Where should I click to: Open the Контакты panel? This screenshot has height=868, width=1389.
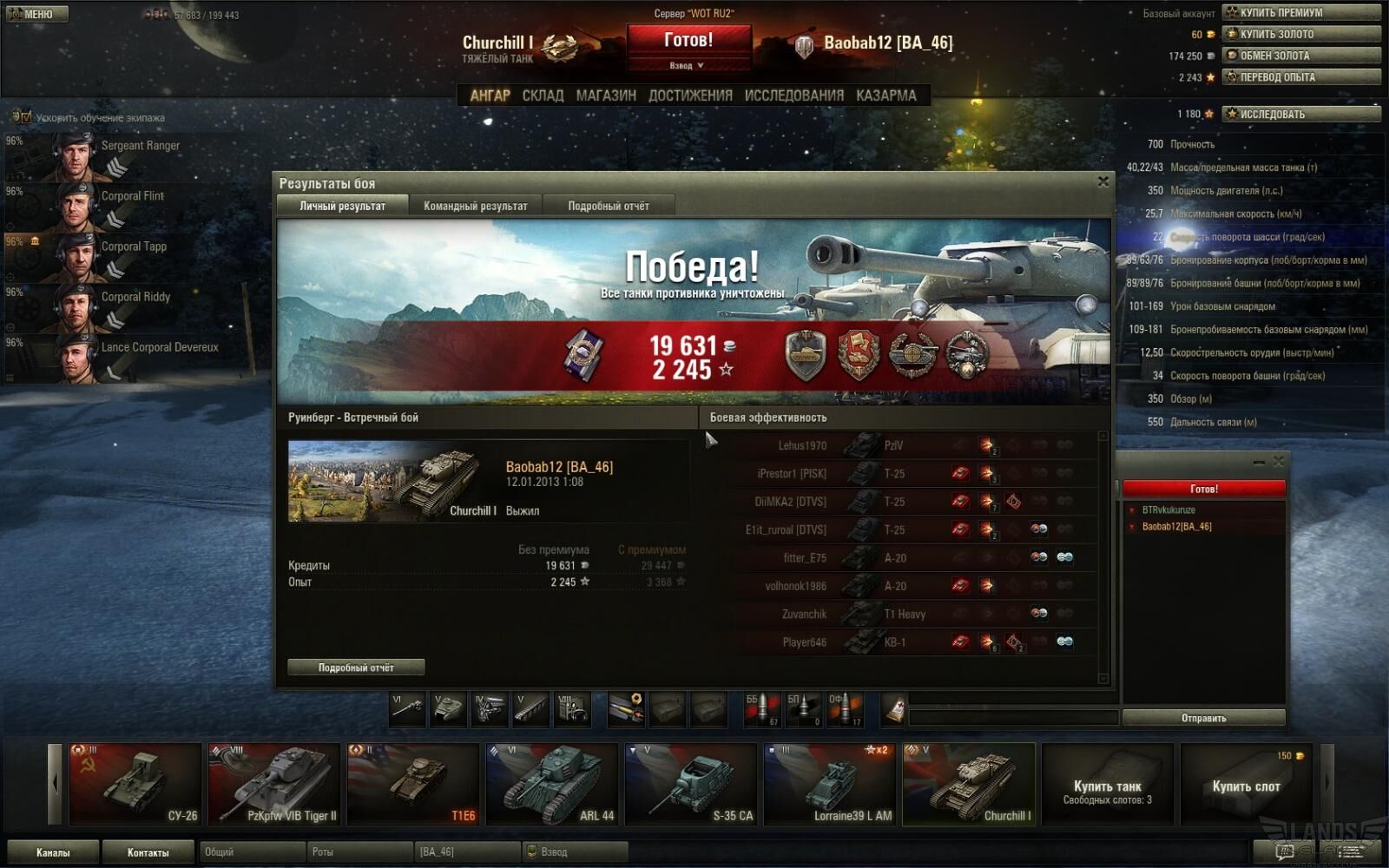click(148, 852)
